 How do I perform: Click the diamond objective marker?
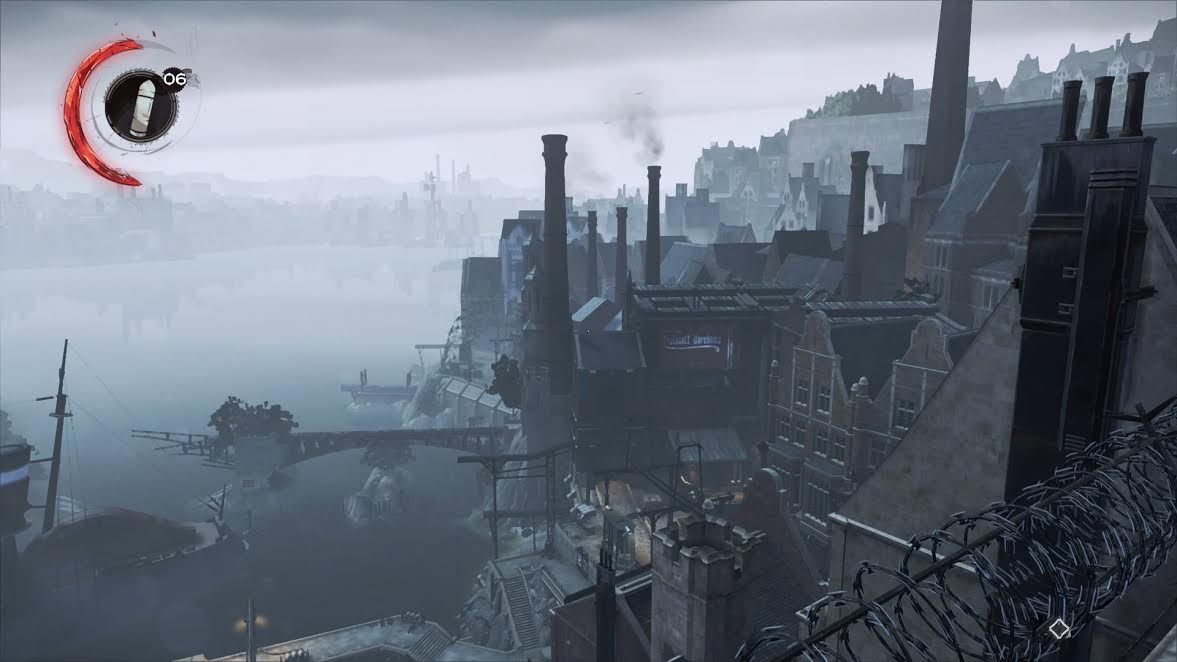click(x=1059, y=629)
